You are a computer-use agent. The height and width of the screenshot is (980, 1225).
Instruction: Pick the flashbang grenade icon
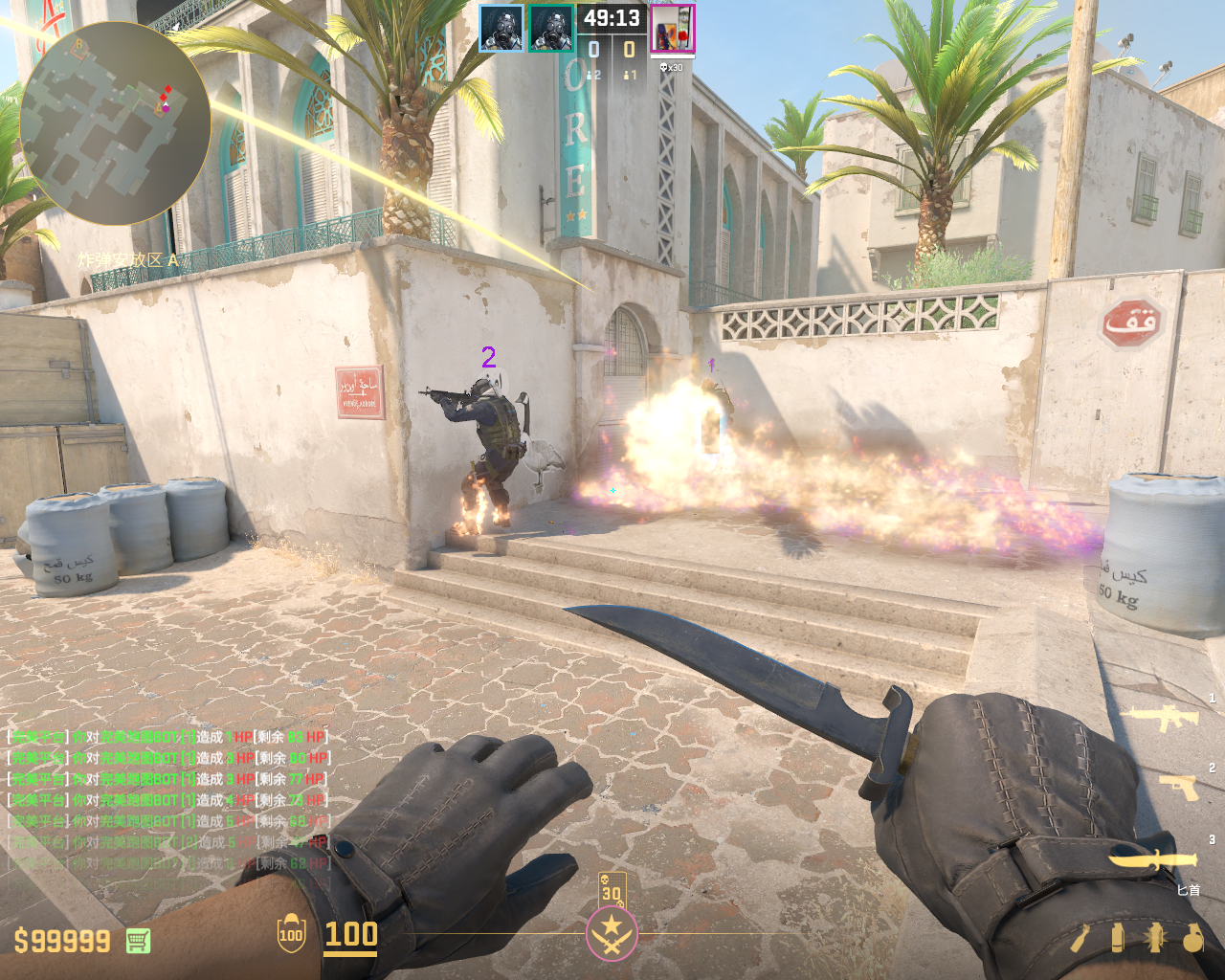[1154, 938]
